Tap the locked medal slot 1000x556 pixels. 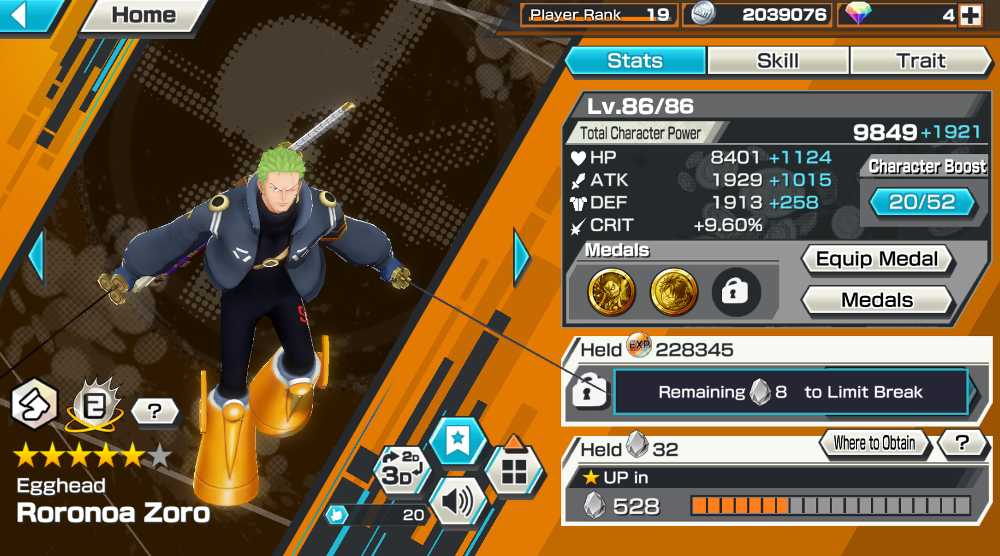point(736,291)
